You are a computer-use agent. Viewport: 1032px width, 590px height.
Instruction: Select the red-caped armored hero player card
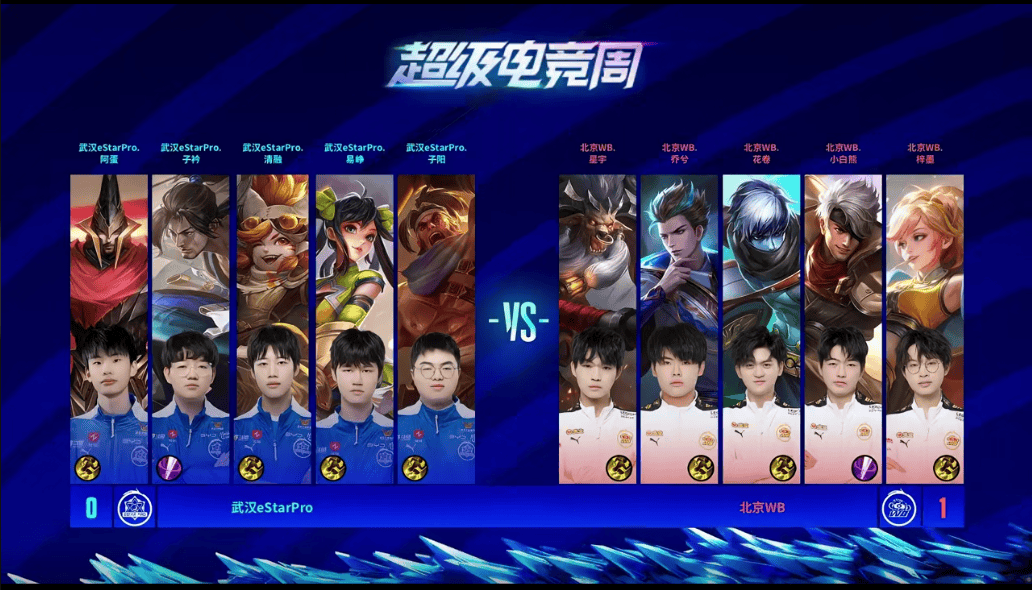tap(109, 329)
